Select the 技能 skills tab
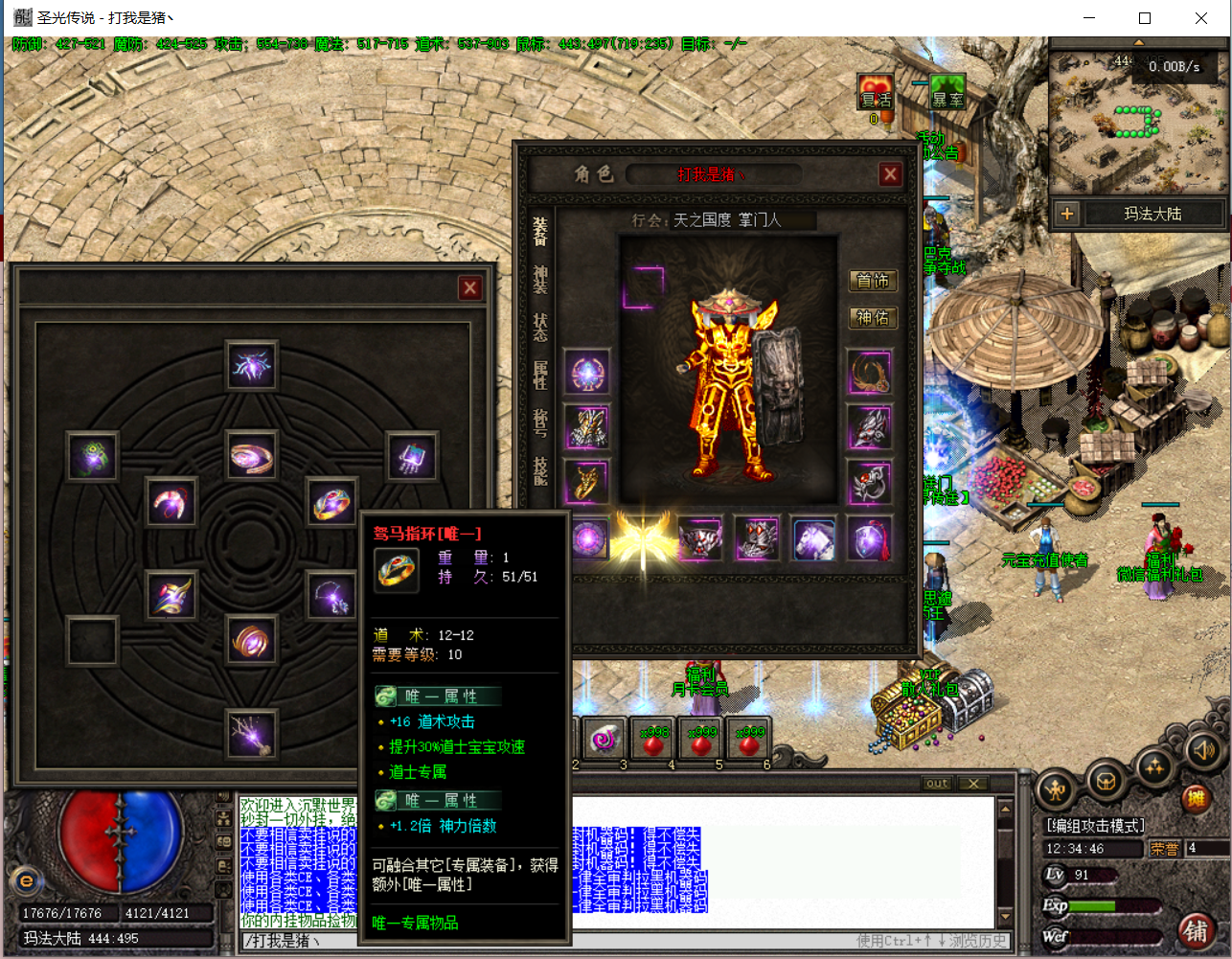Screen dimensions: 1232x959 [x=541, y=469]
